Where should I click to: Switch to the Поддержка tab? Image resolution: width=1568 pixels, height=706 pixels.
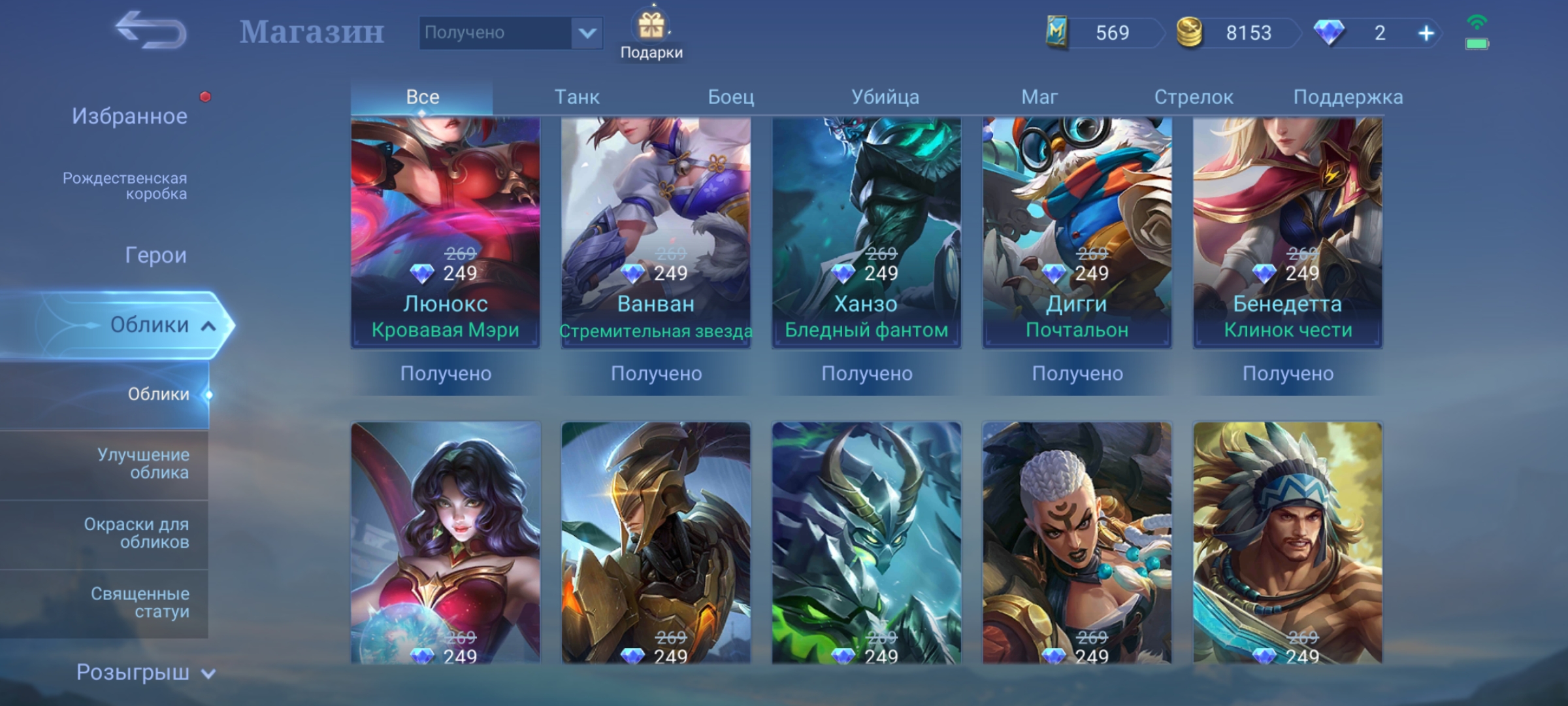[x=1348, y=97]
